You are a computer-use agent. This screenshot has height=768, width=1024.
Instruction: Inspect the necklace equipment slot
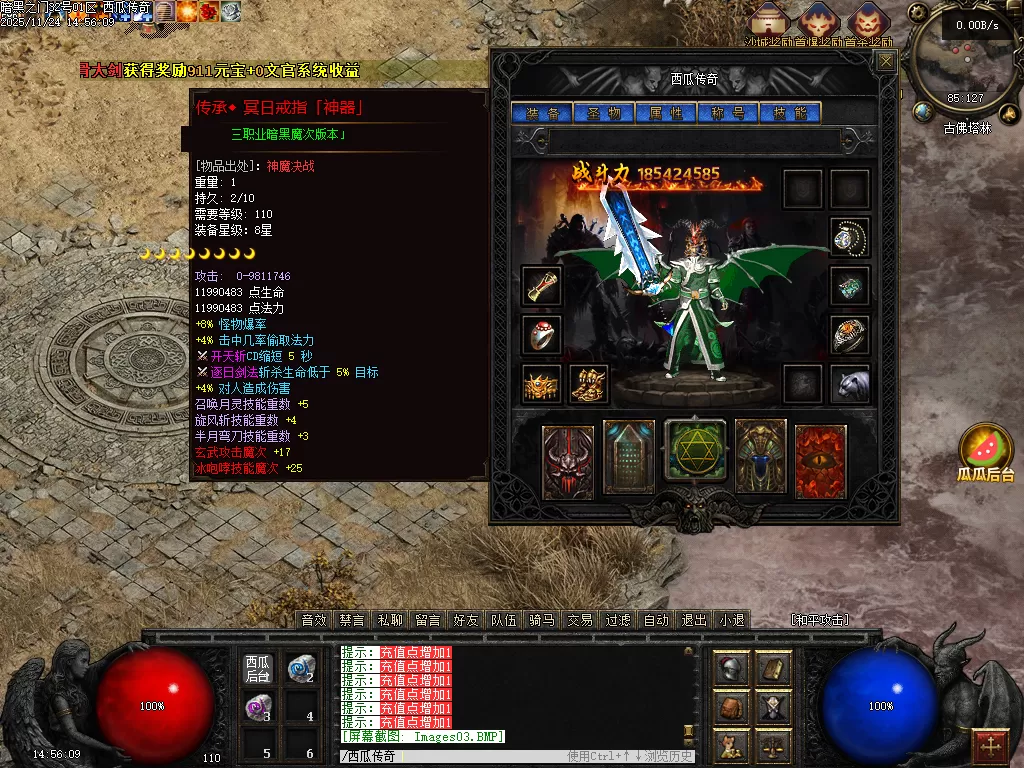[x=850, y=237]
